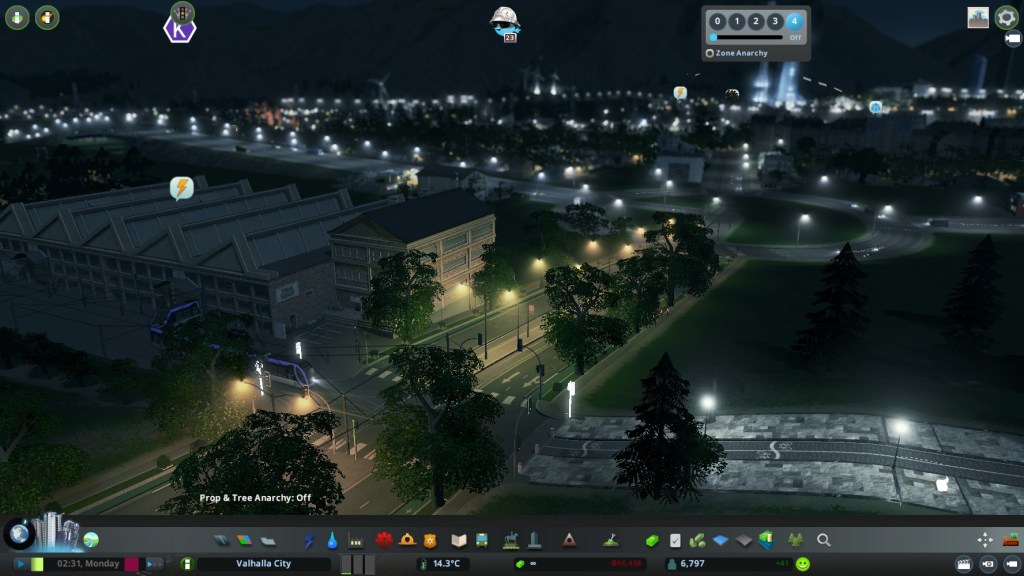Click the purple K hexagon icon
Viewport: 1024px width, 576px height.
tap(180, 28)
